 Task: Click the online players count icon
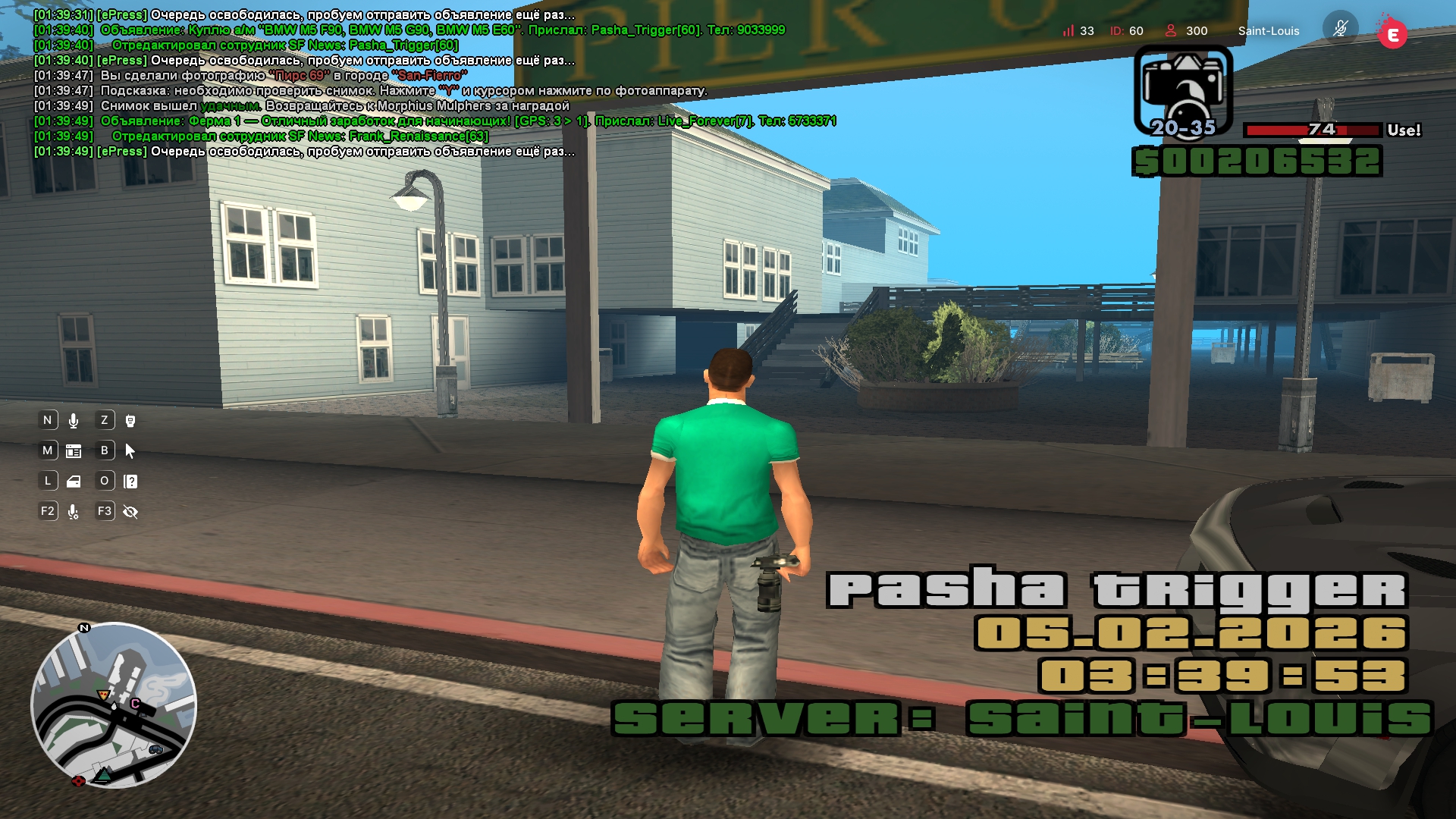[1171, 30]
